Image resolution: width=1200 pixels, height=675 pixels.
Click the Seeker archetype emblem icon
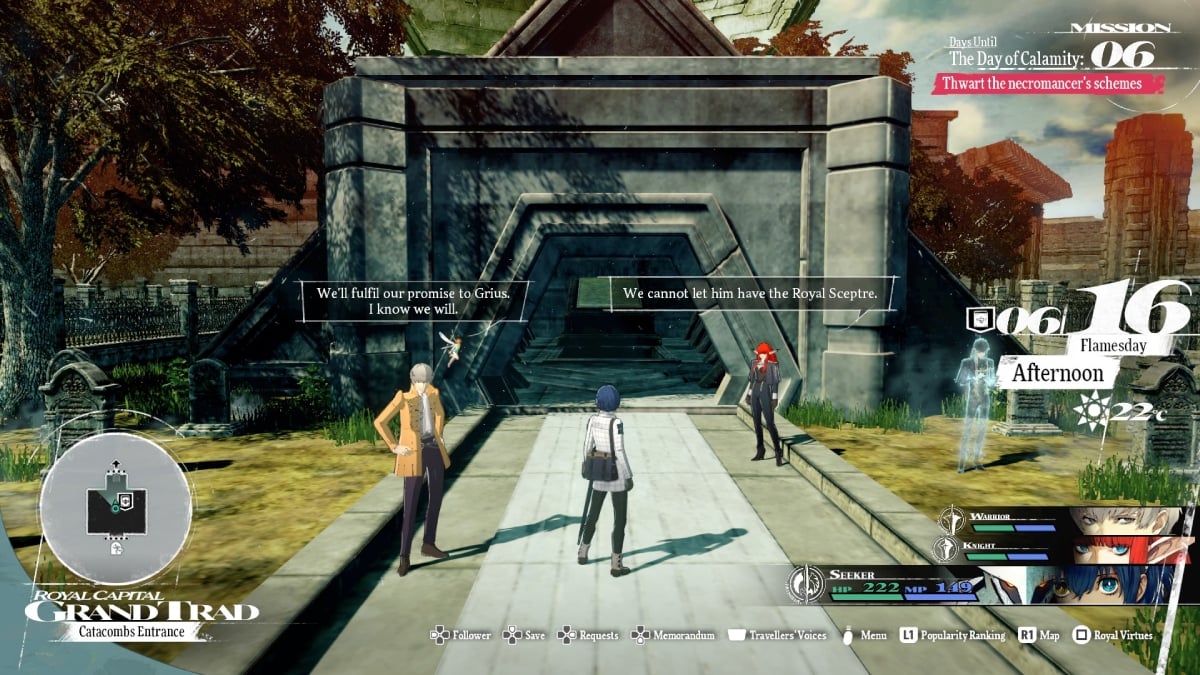(x=806, y=585)
